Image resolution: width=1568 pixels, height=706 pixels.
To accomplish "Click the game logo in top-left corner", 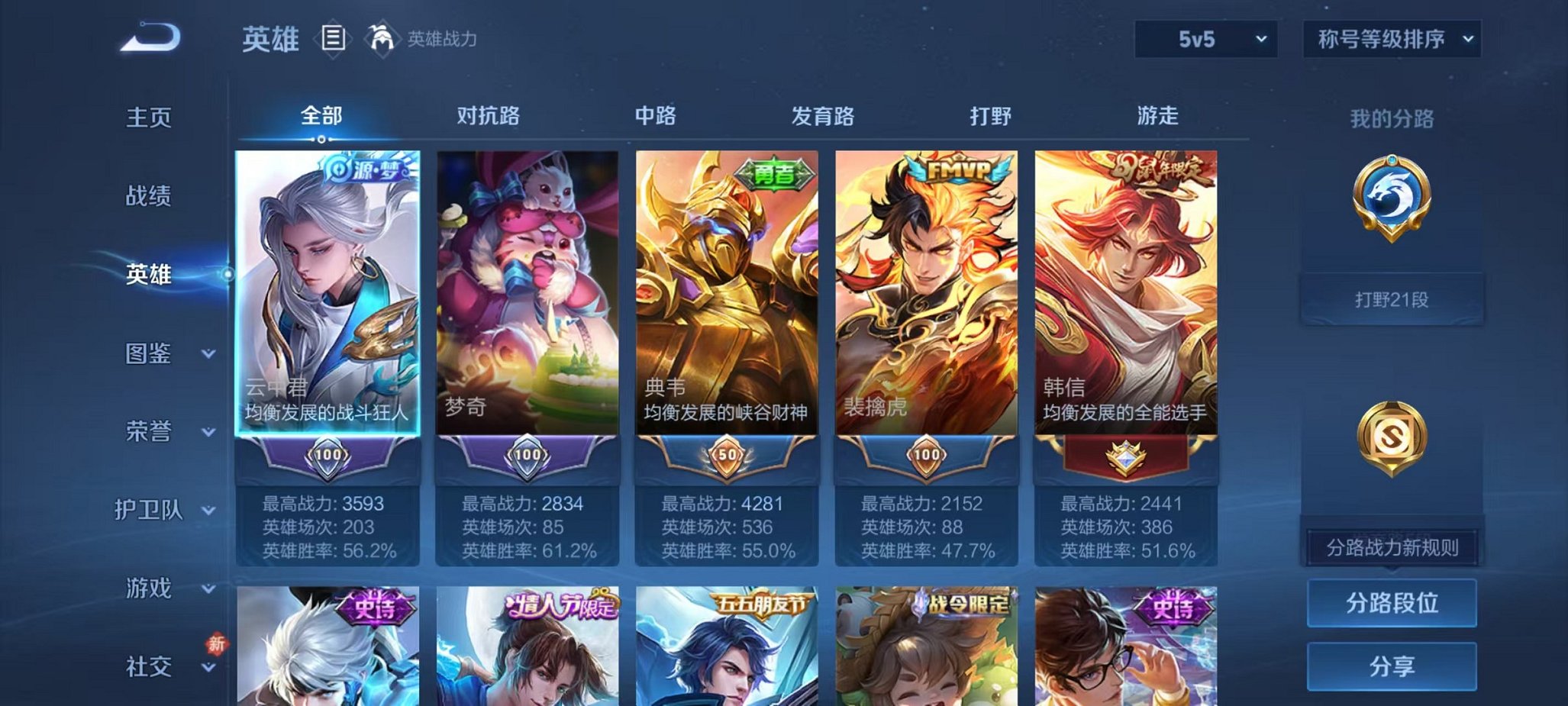I will (x=150, y=34).
